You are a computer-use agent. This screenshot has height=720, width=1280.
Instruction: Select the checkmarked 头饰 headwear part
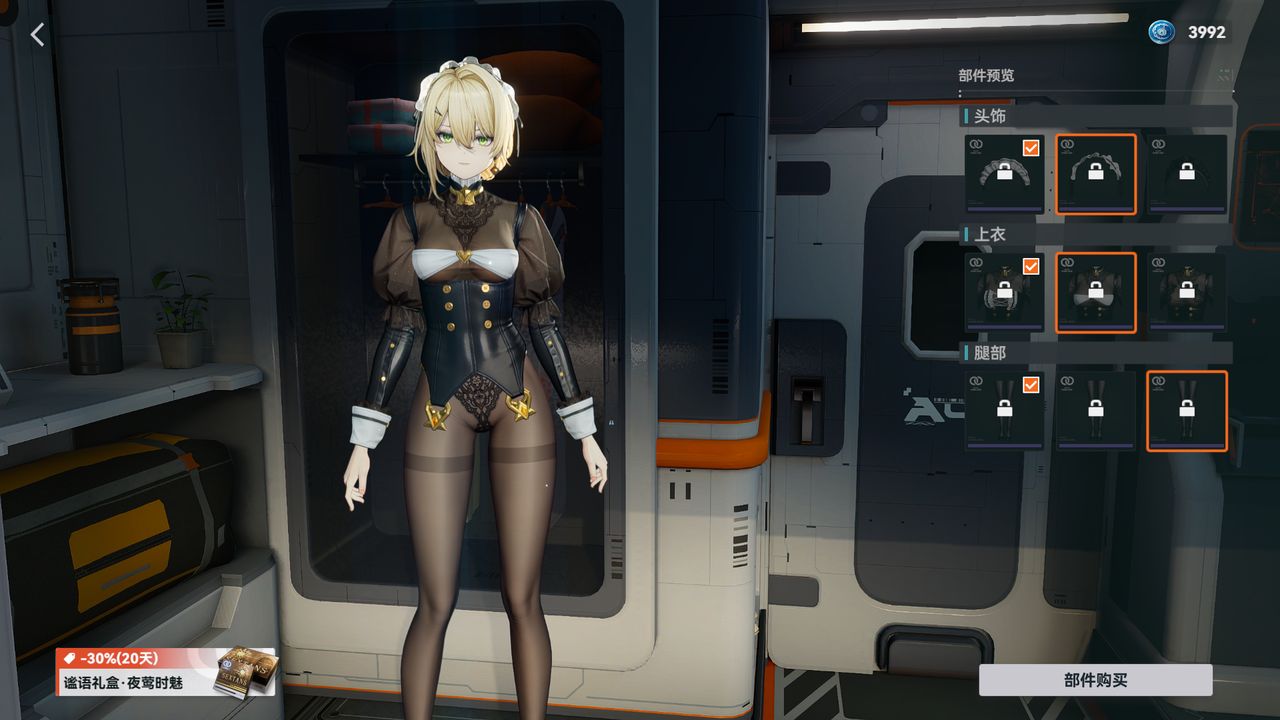[1004, 174]
